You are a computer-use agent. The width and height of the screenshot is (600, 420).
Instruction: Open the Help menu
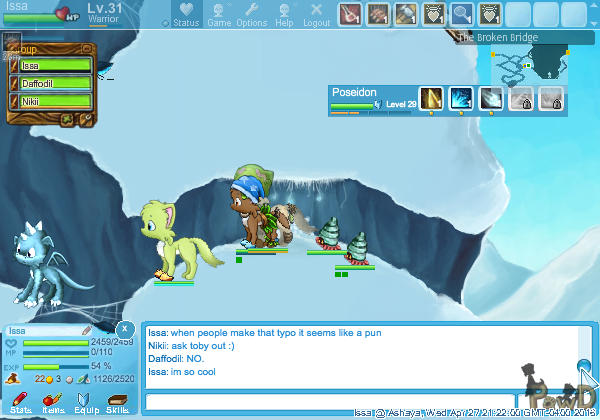pyautogui.click(x=284, y=14)
